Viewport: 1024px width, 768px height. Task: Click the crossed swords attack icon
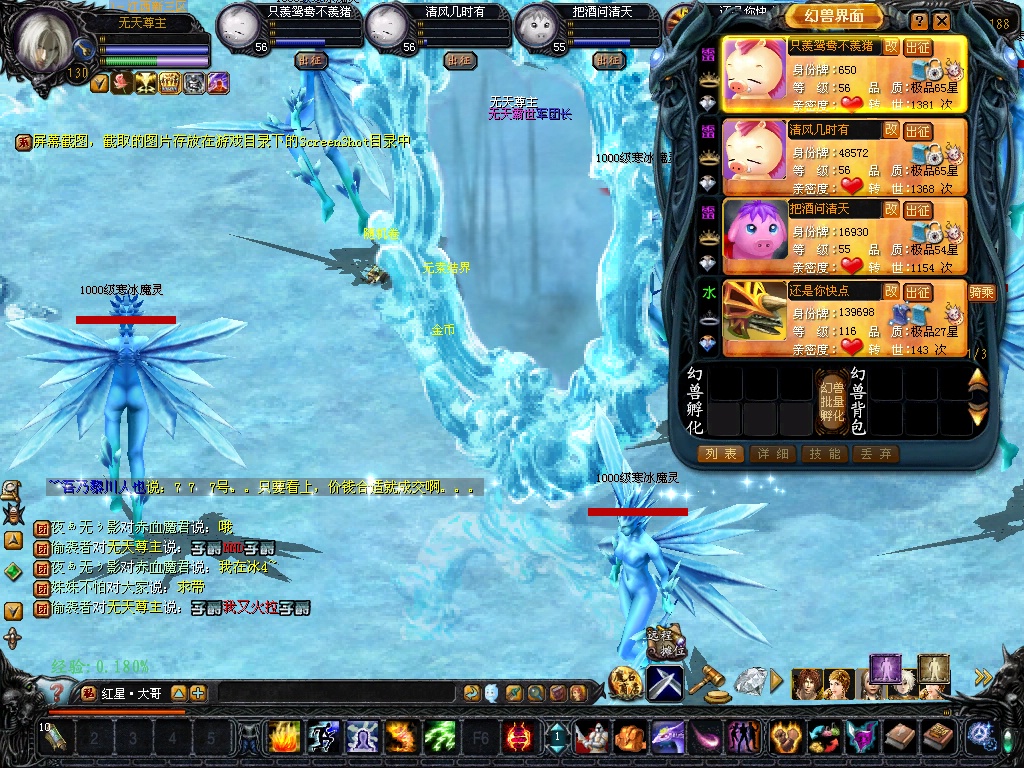664,682
